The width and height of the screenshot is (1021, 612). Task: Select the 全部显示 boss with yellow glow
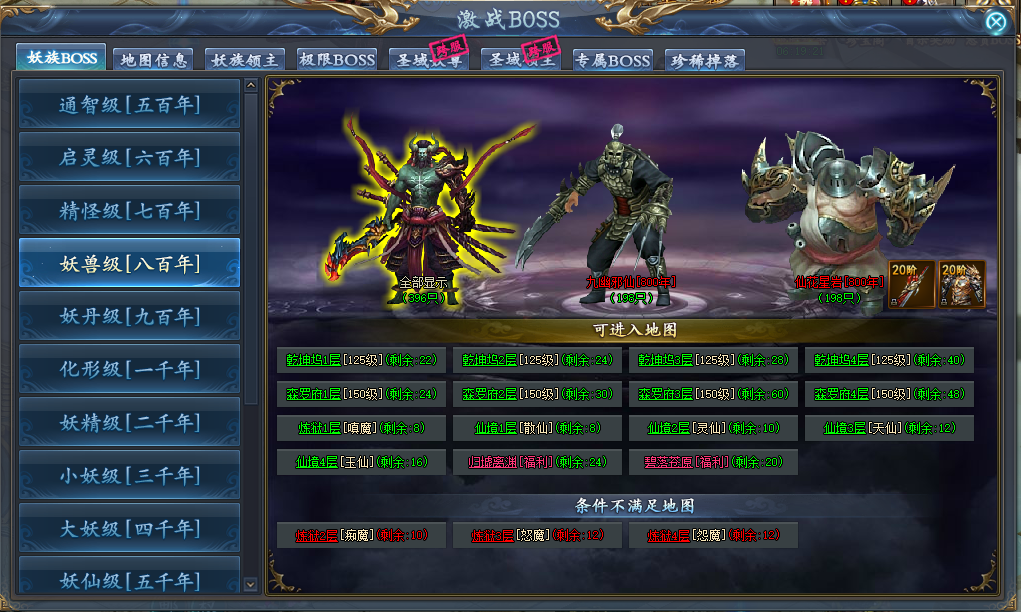[x=423, y=210]
